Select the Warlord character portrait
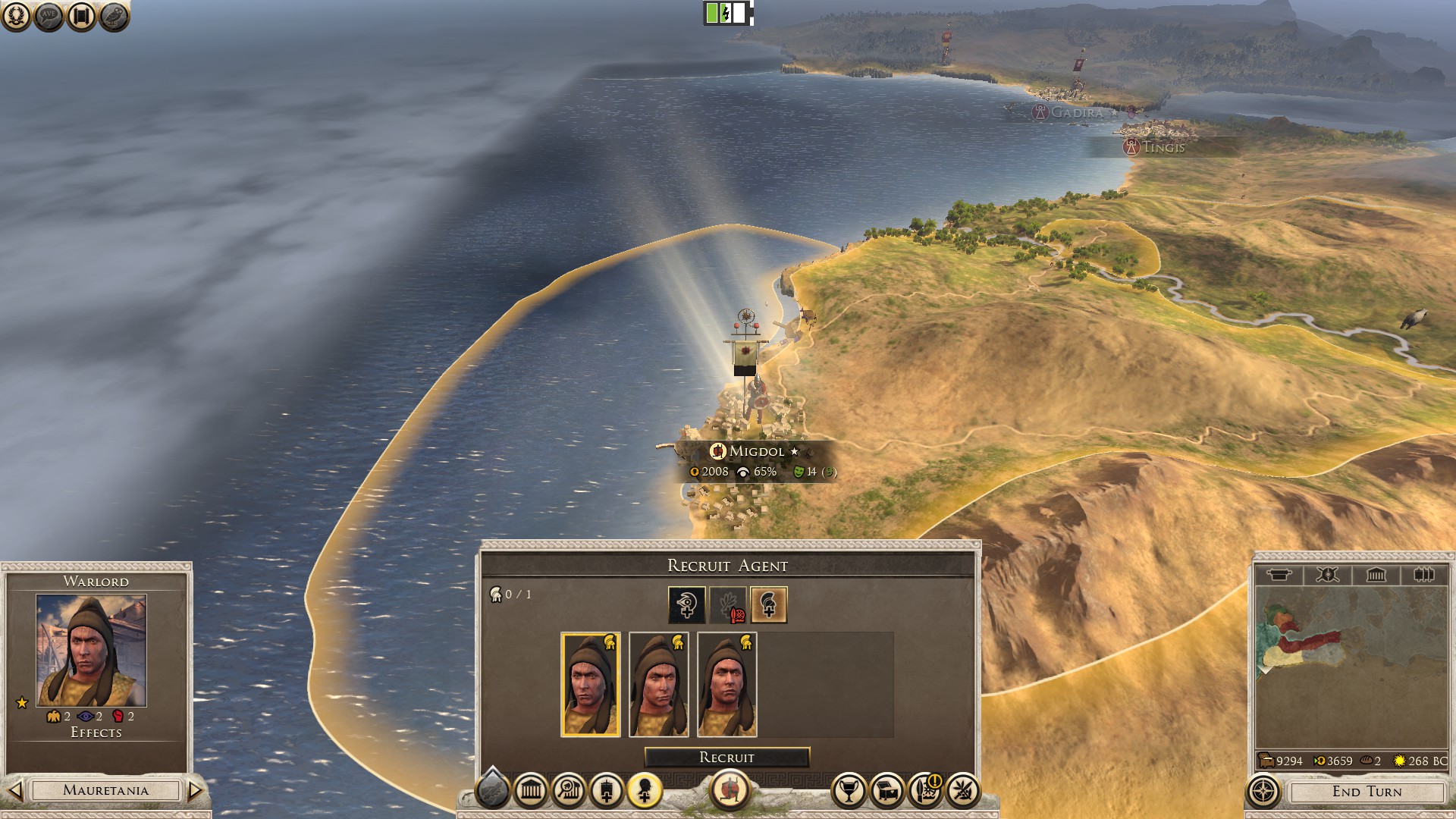The width and height of the screenshot is (1456, 819). 91,651
